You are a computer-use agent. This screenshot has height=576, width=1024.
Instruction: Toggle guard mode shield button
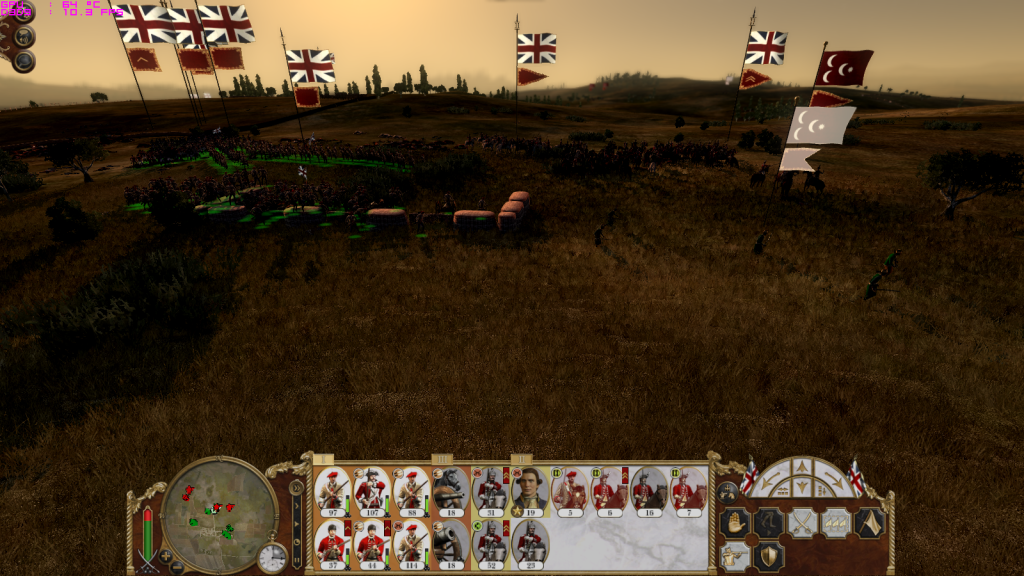click(768, 556)
